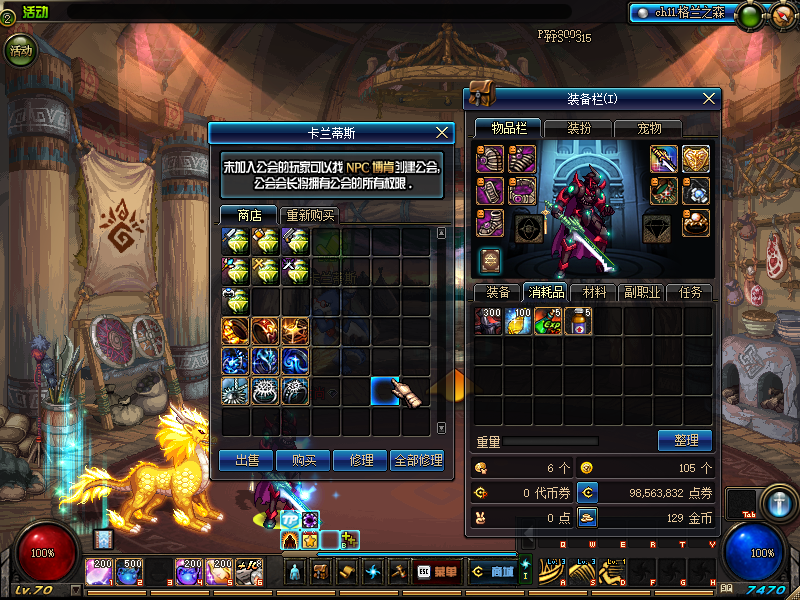Close the 装备栏 equipment window
Screen dimensions: 800x600
click(x=710, y=98)
